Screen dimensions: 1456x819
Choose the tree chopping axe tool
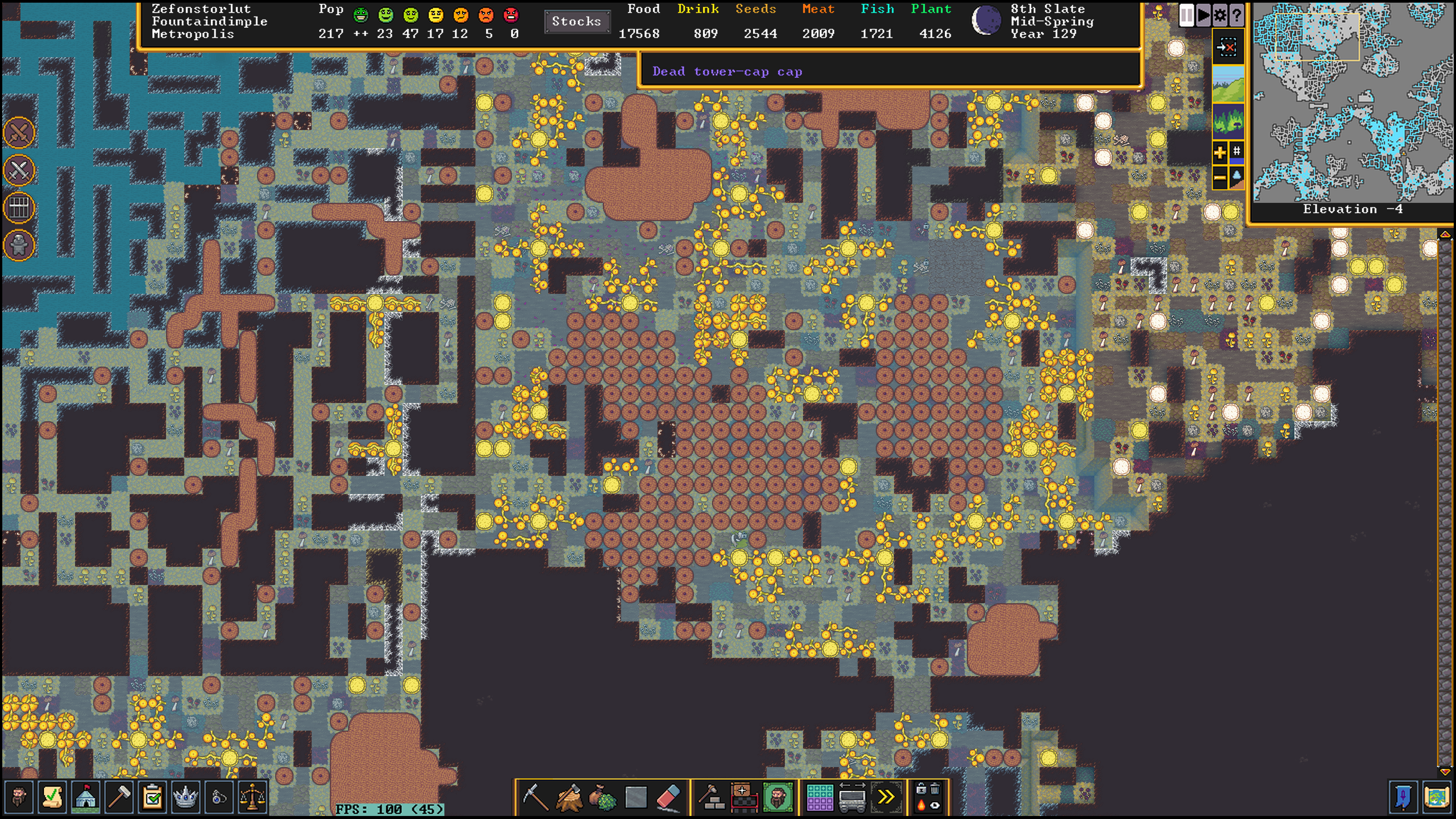coord(568,797)
